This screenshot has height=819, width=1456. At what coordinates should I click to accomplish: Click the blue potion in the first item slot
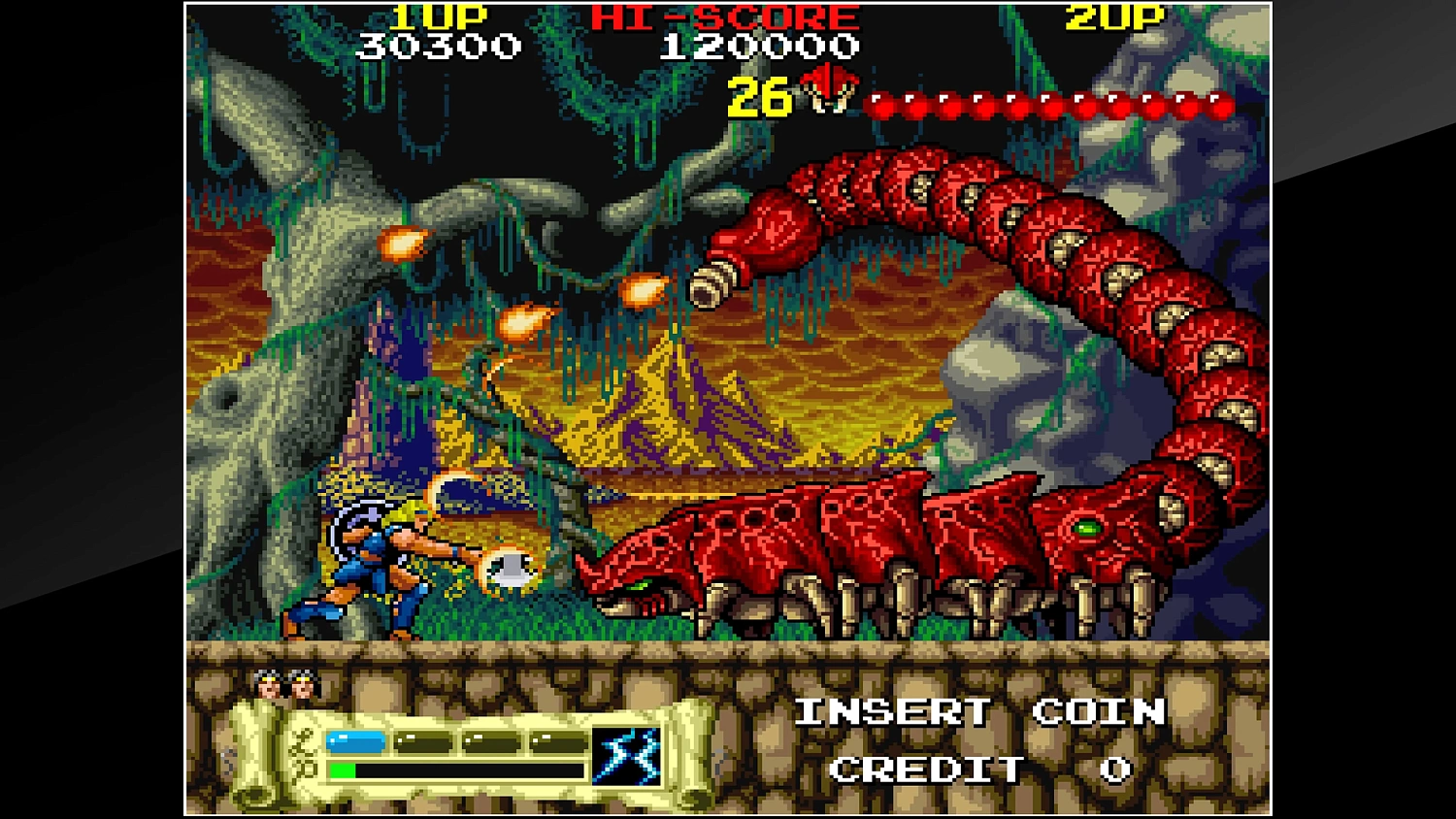click(355, 739)
